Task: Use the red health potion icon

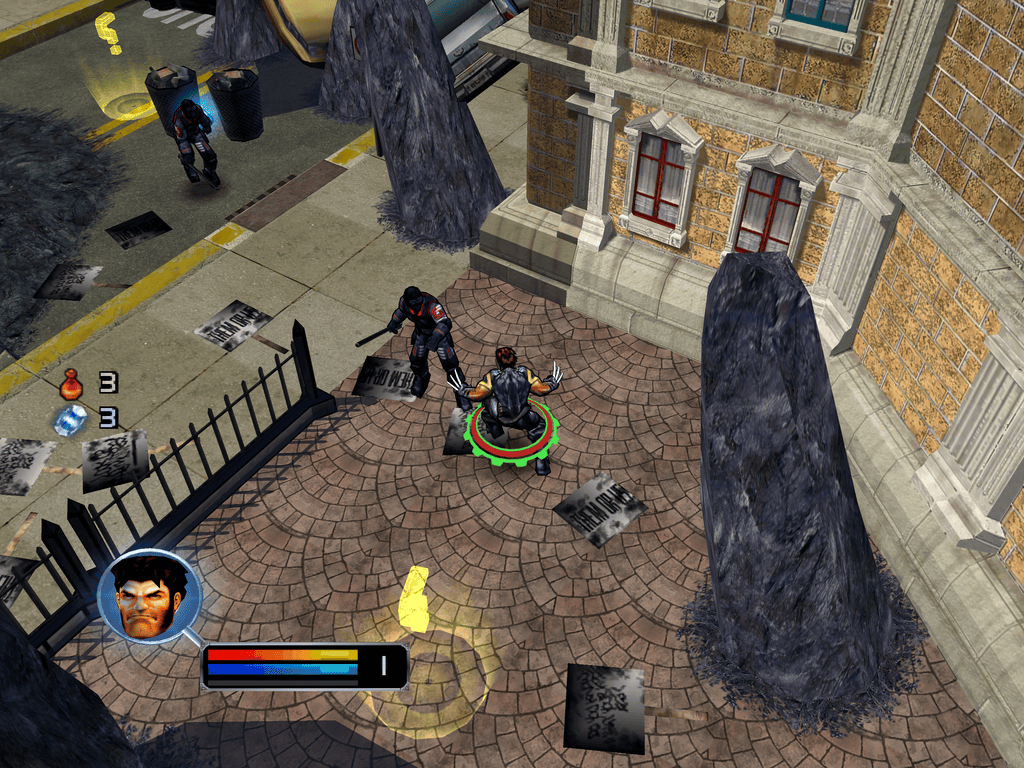Action: (71, 384)
